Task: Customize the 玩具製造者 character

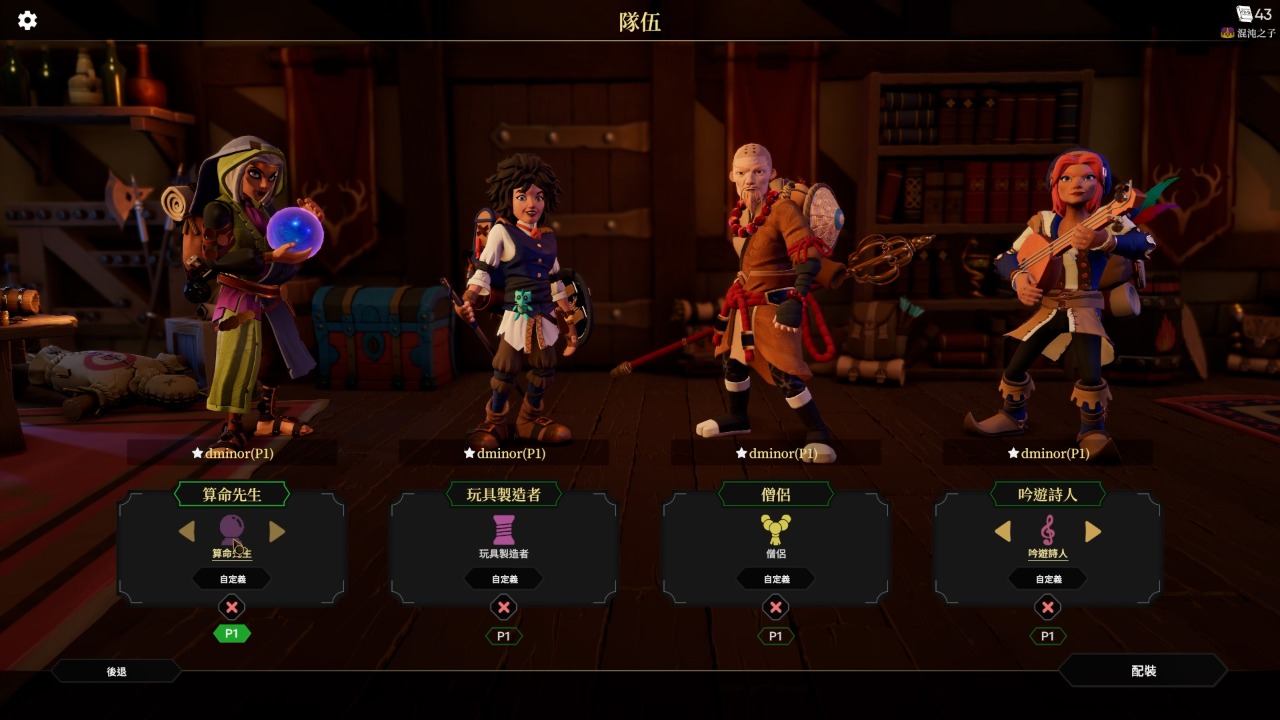Action: tap(504, 579)
